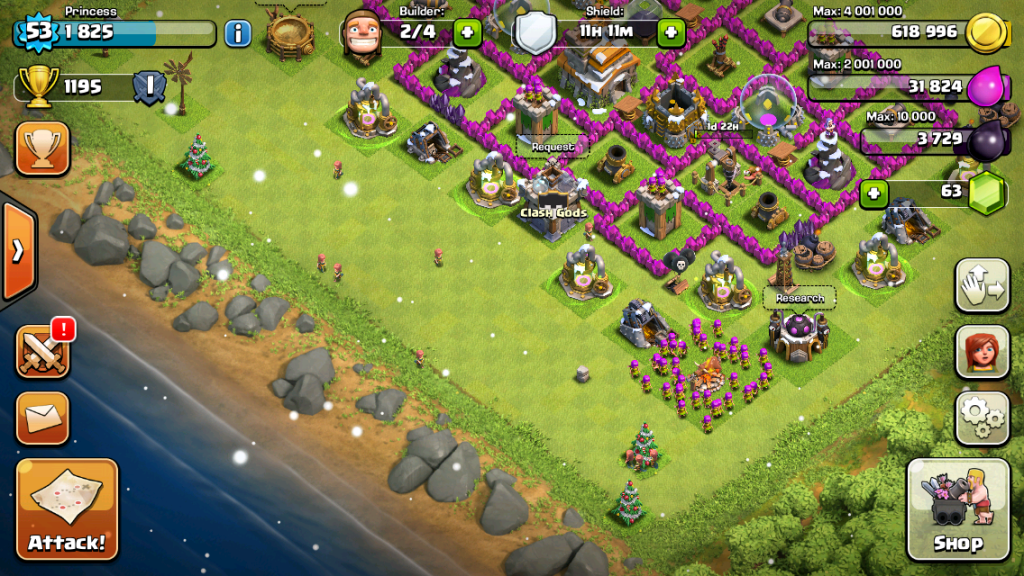Open the trophy leaderboard button
Screen dimensions: 1024x576
click(x=43, y=149)
